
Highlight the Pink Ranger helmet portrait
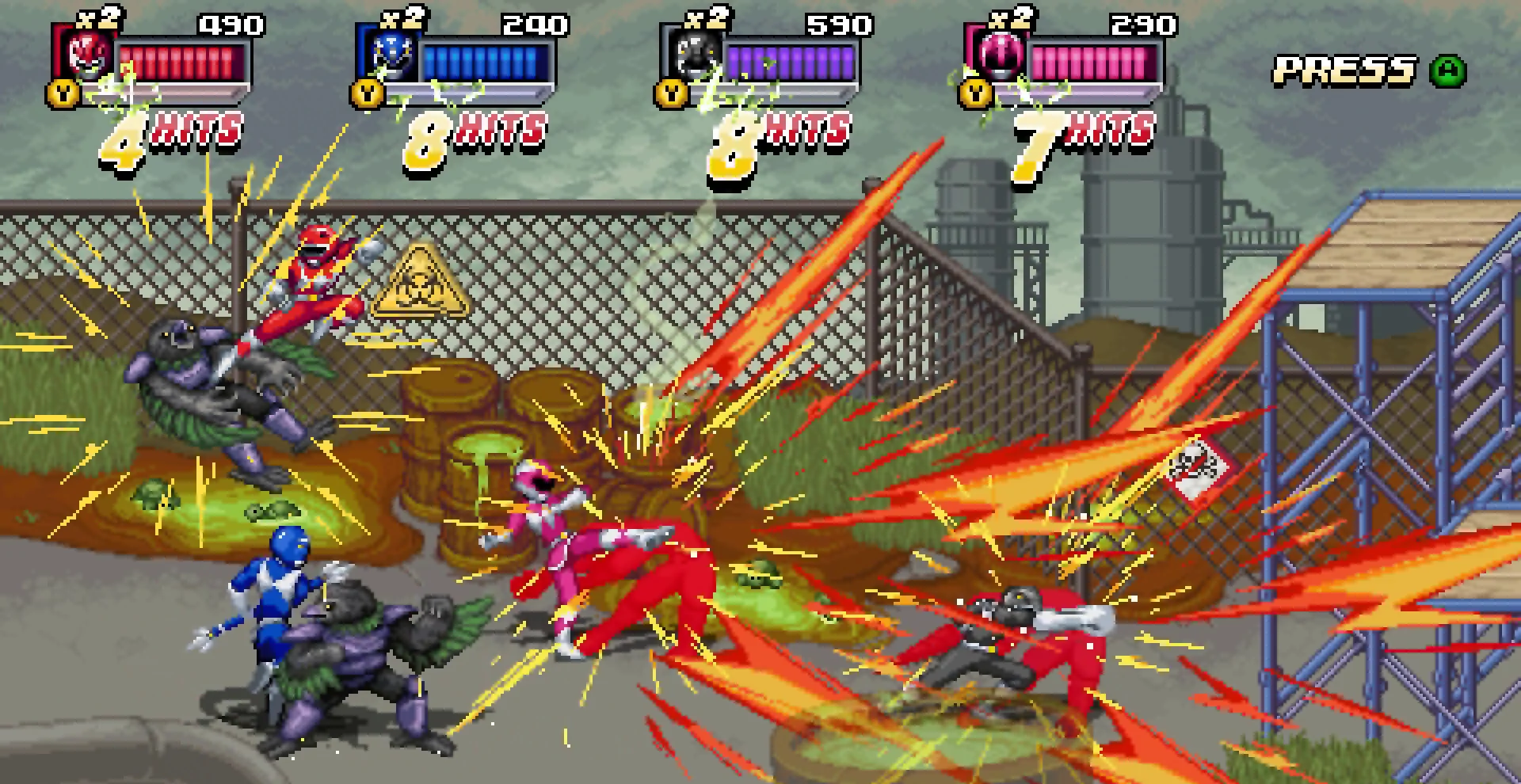(x=999, y=54)
